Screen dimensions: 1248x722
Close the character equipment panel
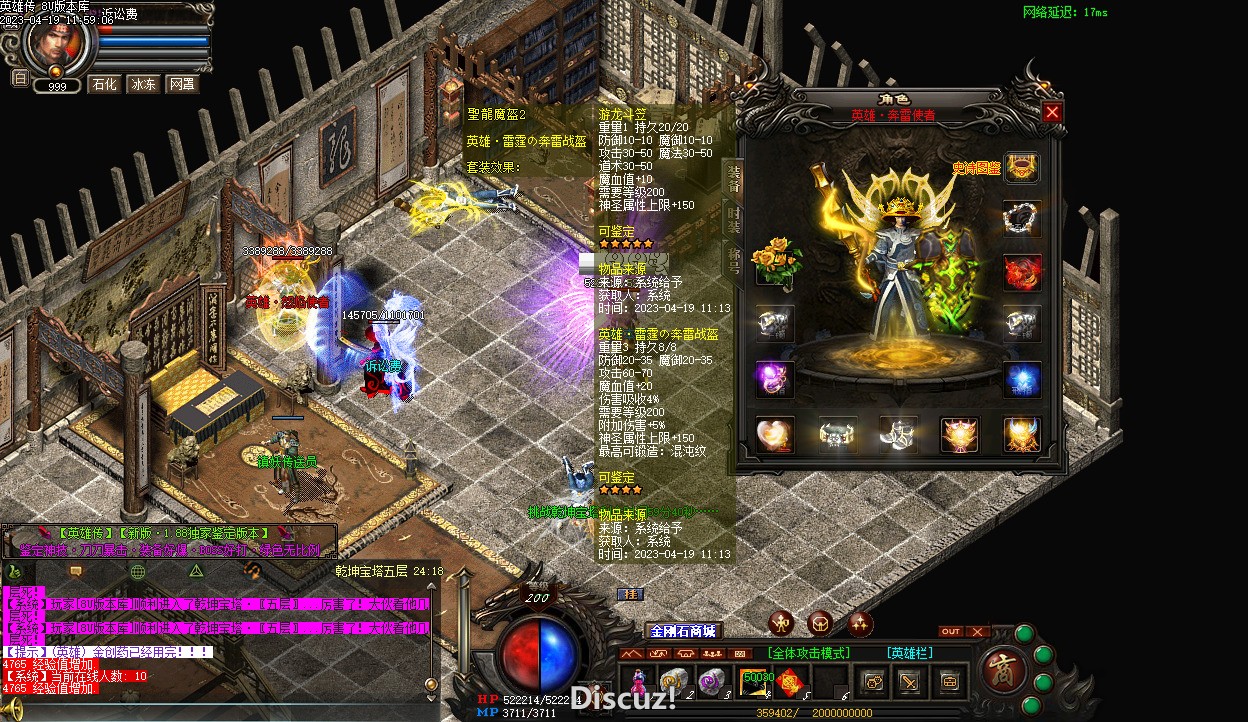pos(1051,113)
